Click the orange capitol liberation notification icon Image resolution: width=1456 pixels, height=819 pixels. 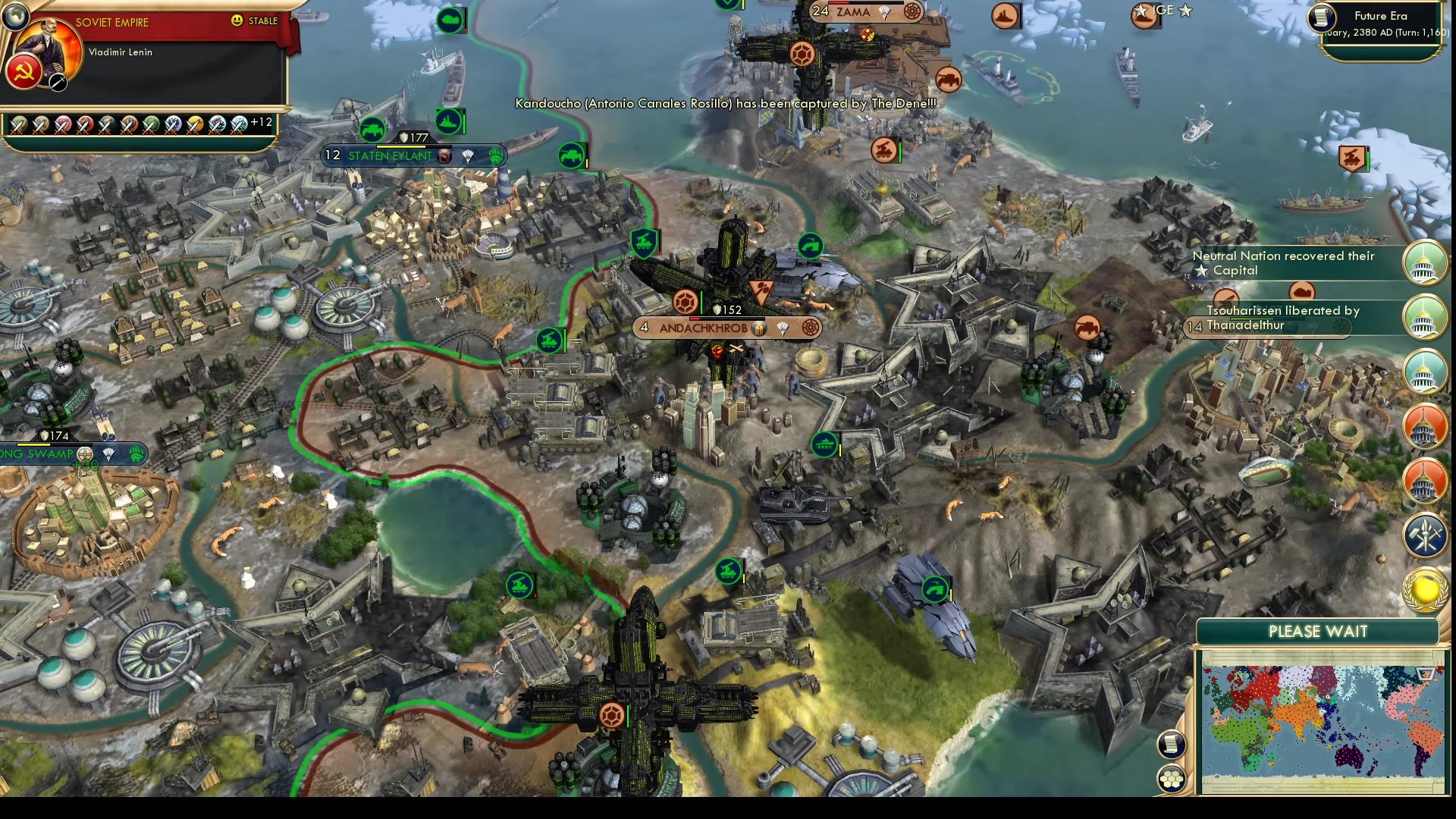coord(1425,426)
